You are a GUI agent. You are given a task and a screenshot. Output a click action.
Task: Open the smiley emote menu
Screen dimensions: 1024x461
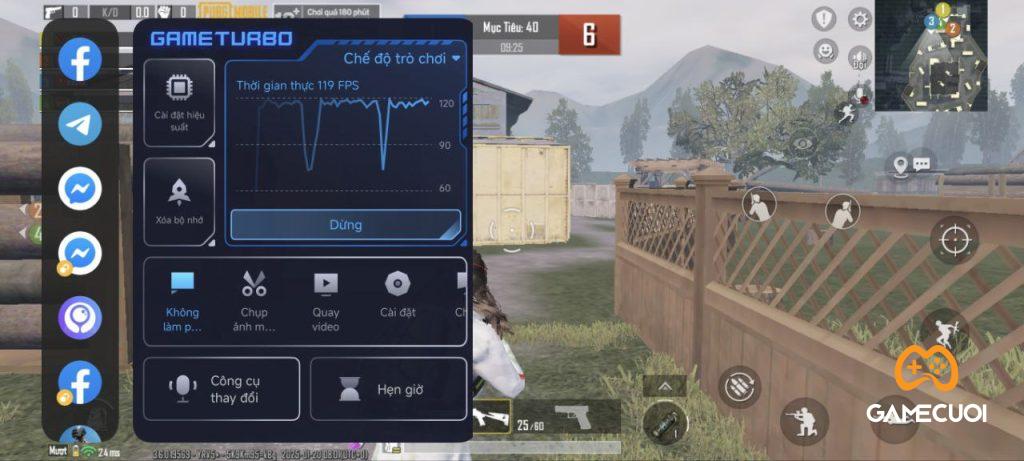coord(823,50)
